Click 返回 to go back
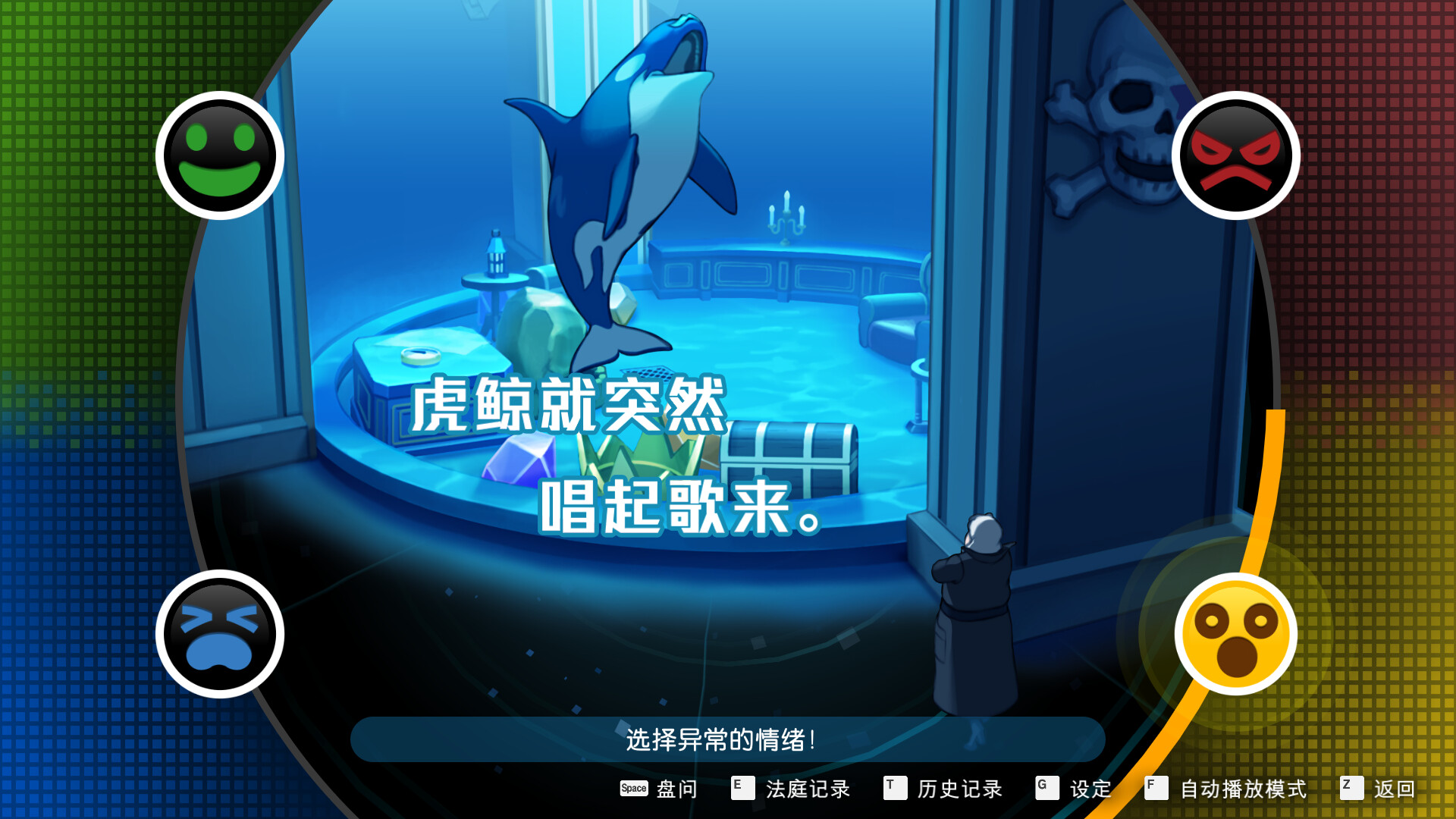This screenshot has width=1456, height=819. 1398,790
